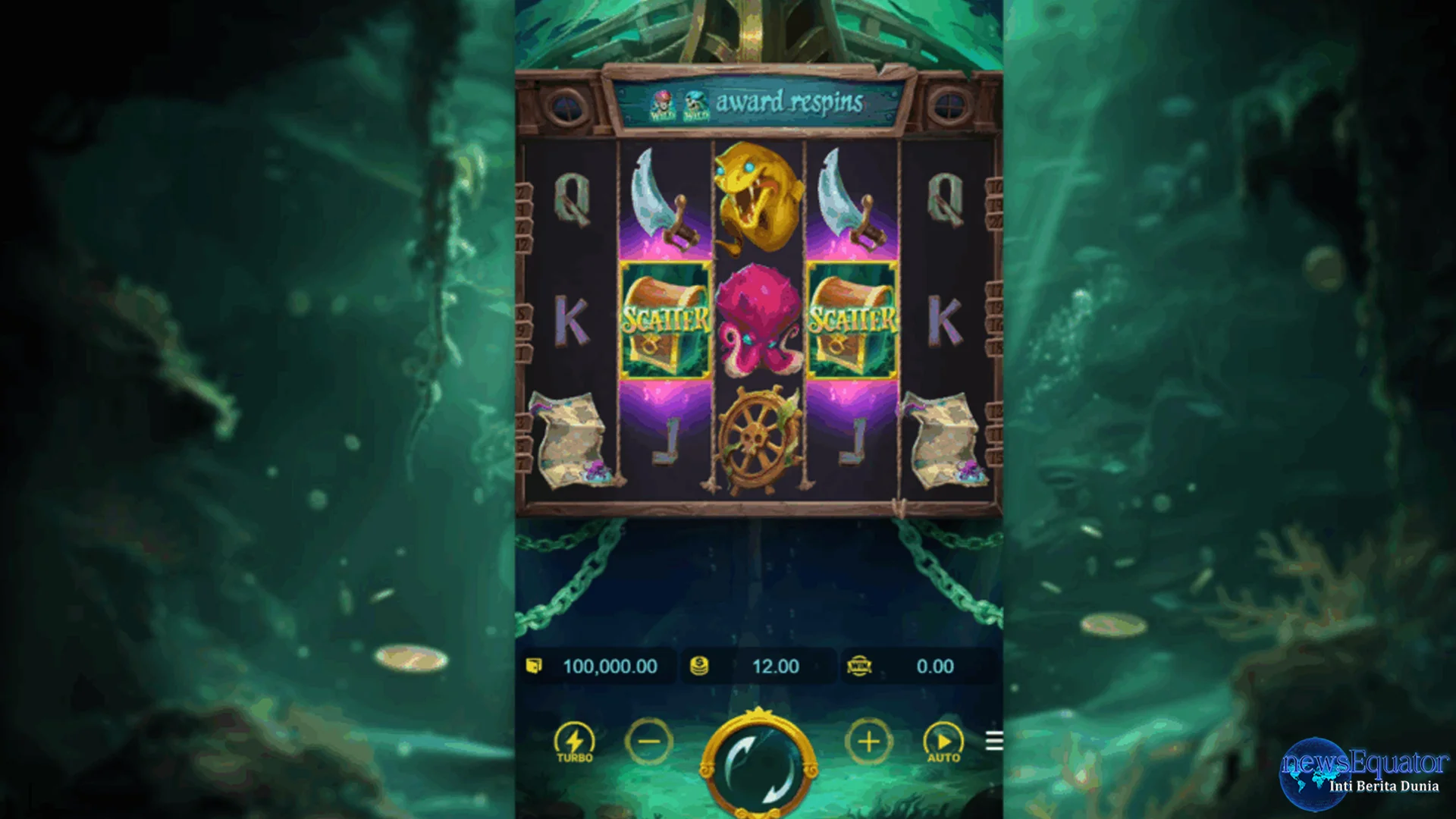Click the pink Wild pirate icon in the banner

[x=662, y=105]
